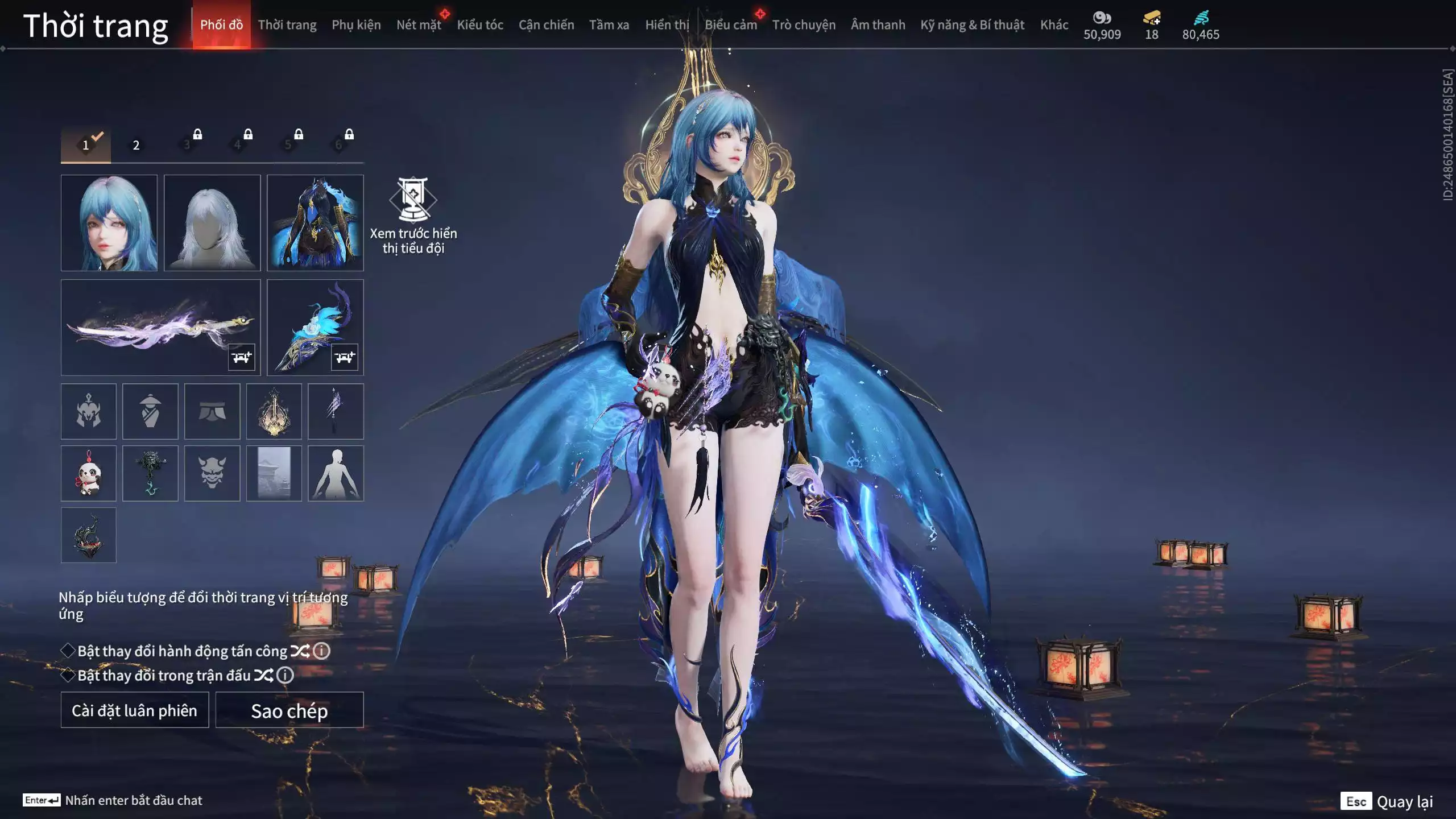Select the gray hairstyle slot
Screen dimensions: 1456x819
point(212,223)
